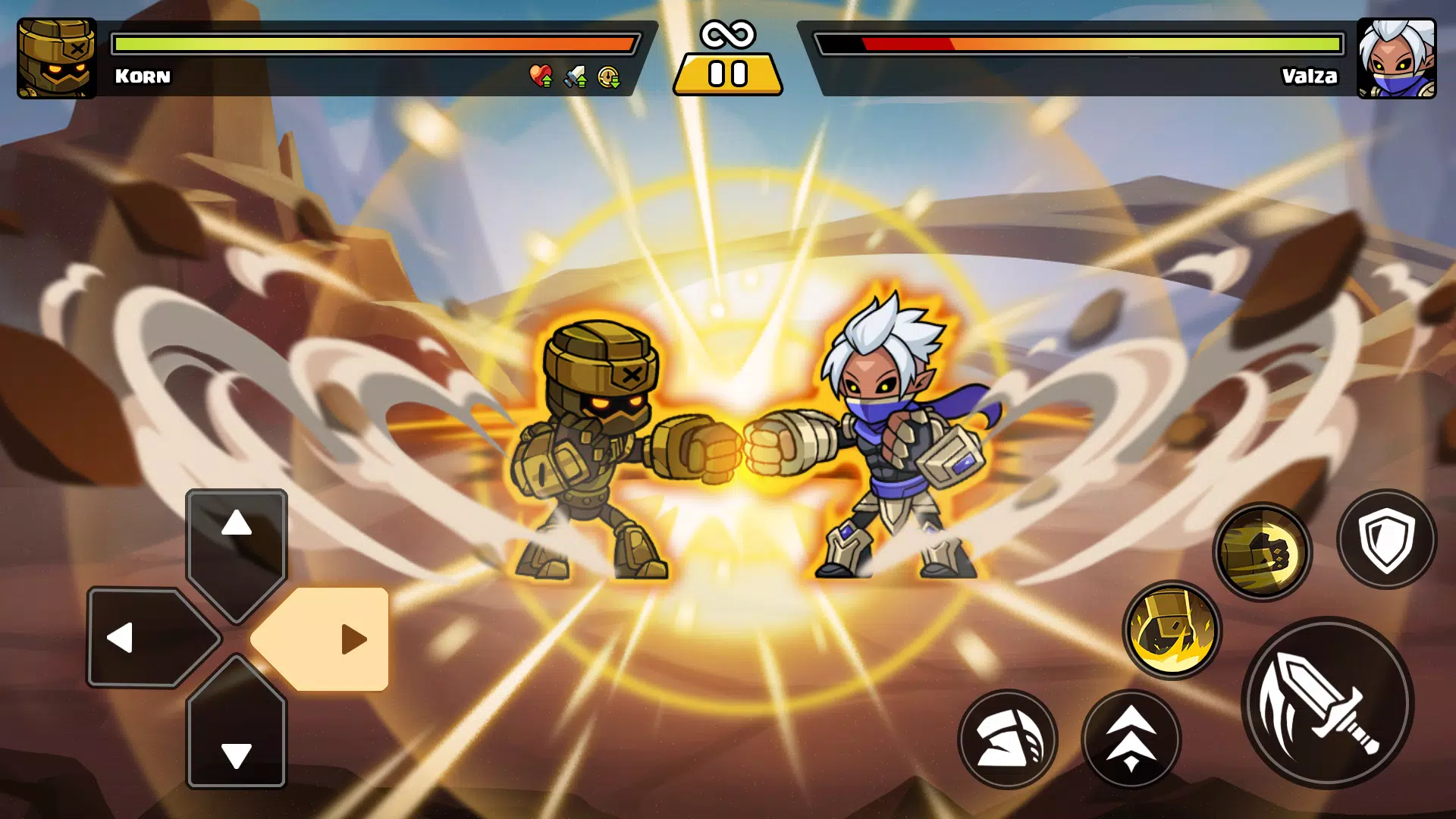Image resolution: width=1456 pixels, height=819 pixels.
Task: Tap the Valza name label
Action: (x=1310, y=77)
